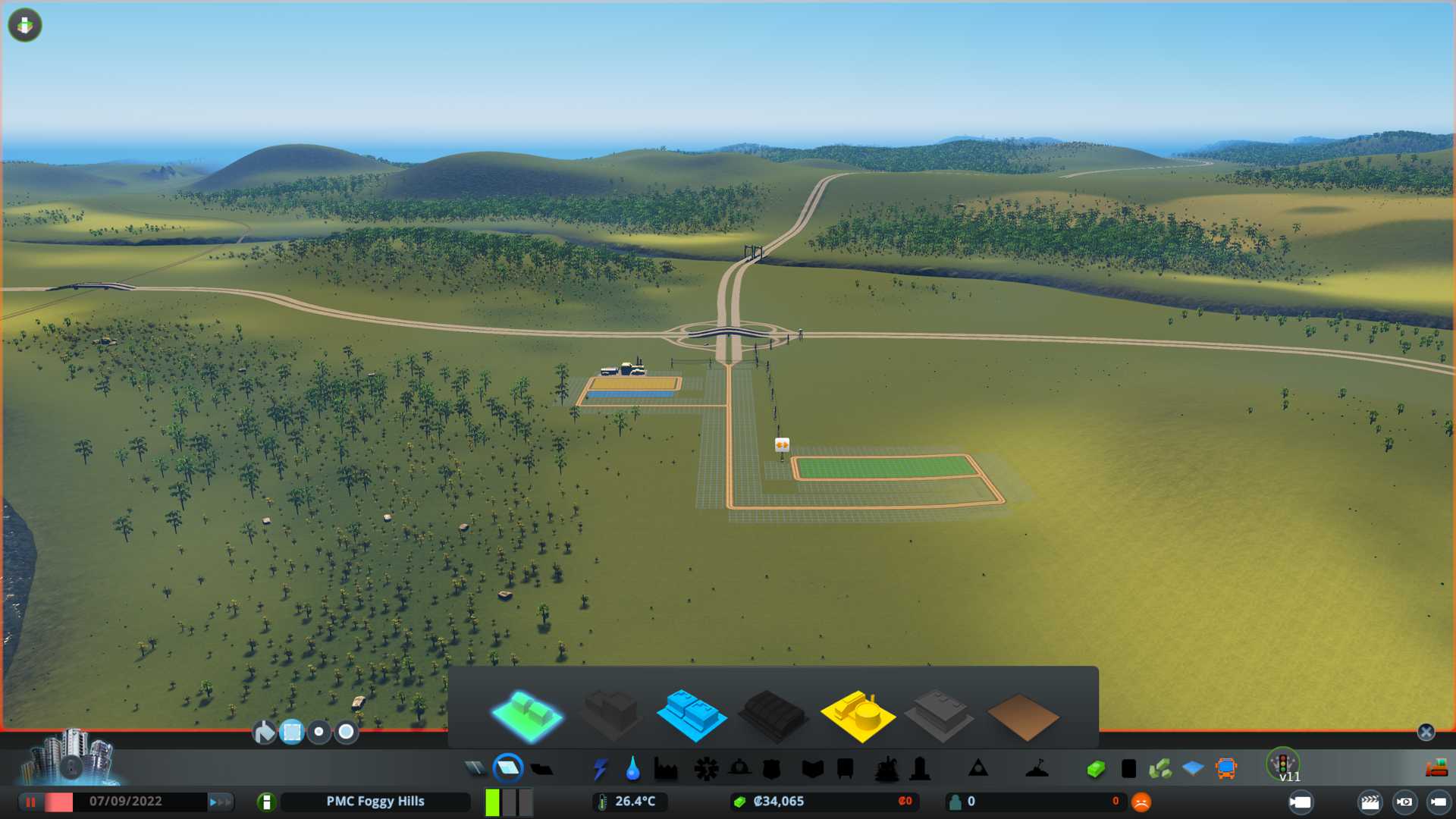
Task: Activate the bulldozer tool
Action: pyautogui.click(x=1436, y=769)
